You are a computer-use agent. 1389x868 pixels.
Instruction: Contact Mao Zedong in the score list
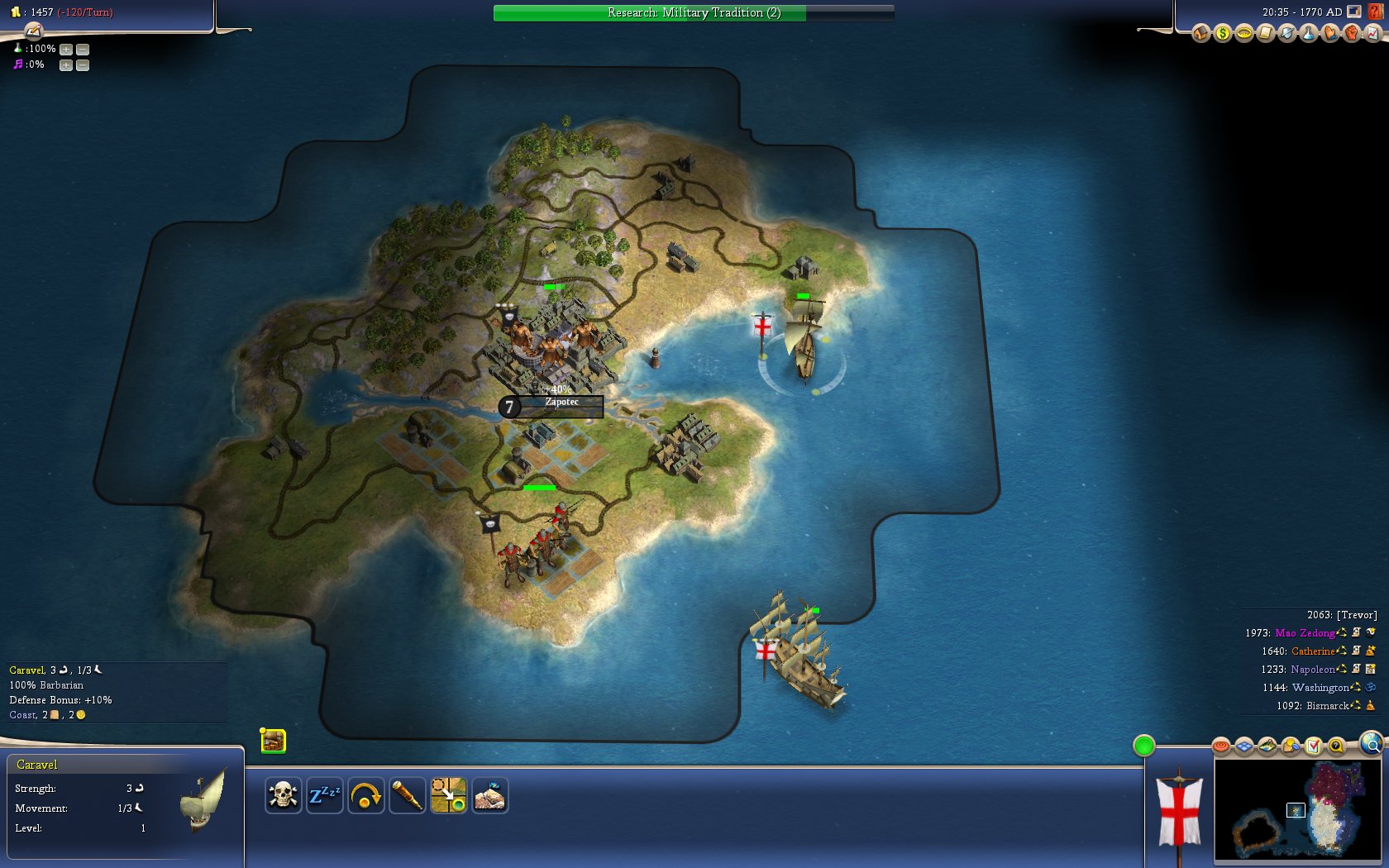click(1305, 633)
